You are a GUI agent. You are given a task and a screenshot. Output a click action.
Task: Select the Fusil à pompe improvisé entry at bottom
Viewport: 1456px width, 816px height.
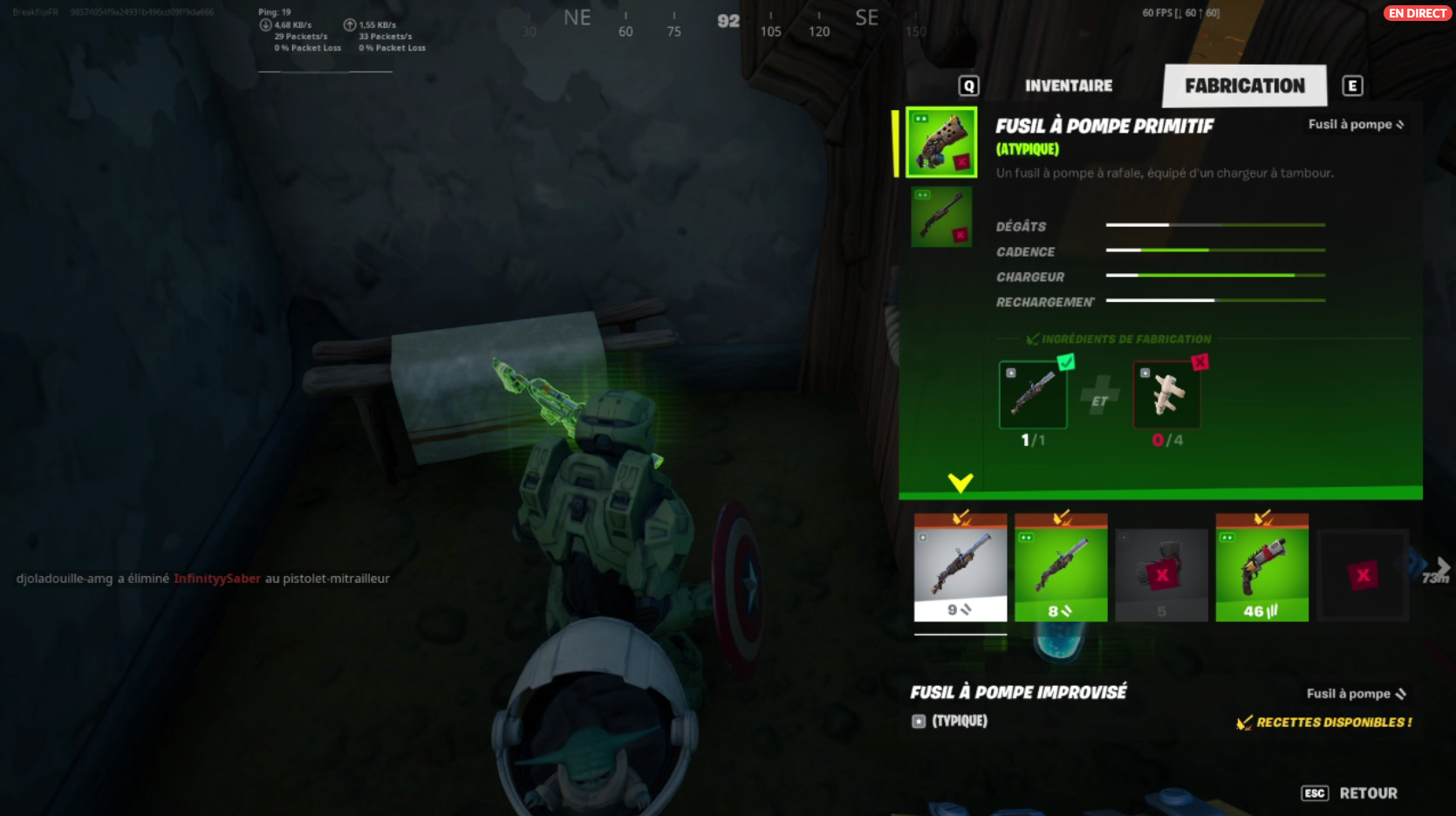click(1019, 693)
